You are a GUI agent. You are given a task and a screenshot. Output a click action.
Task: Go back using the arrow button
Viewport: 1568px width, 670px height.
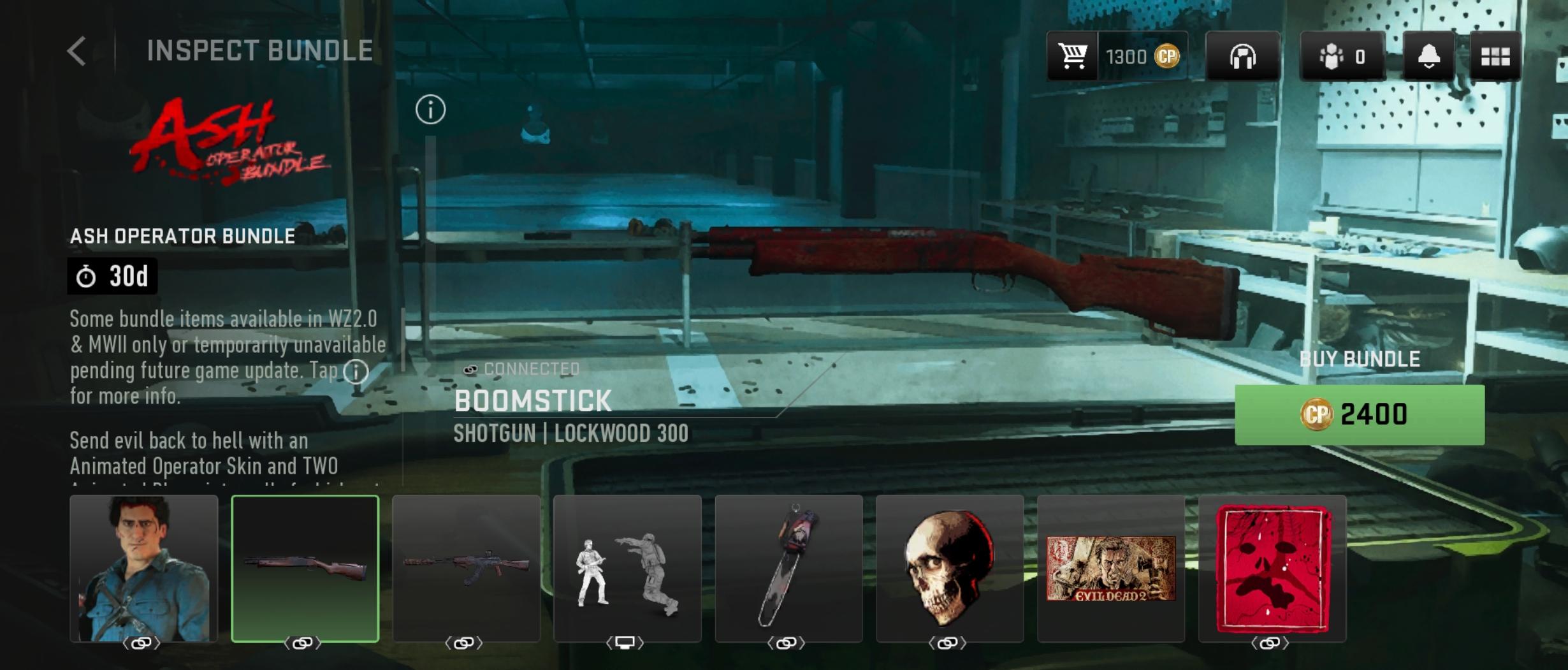click(76, 51)
